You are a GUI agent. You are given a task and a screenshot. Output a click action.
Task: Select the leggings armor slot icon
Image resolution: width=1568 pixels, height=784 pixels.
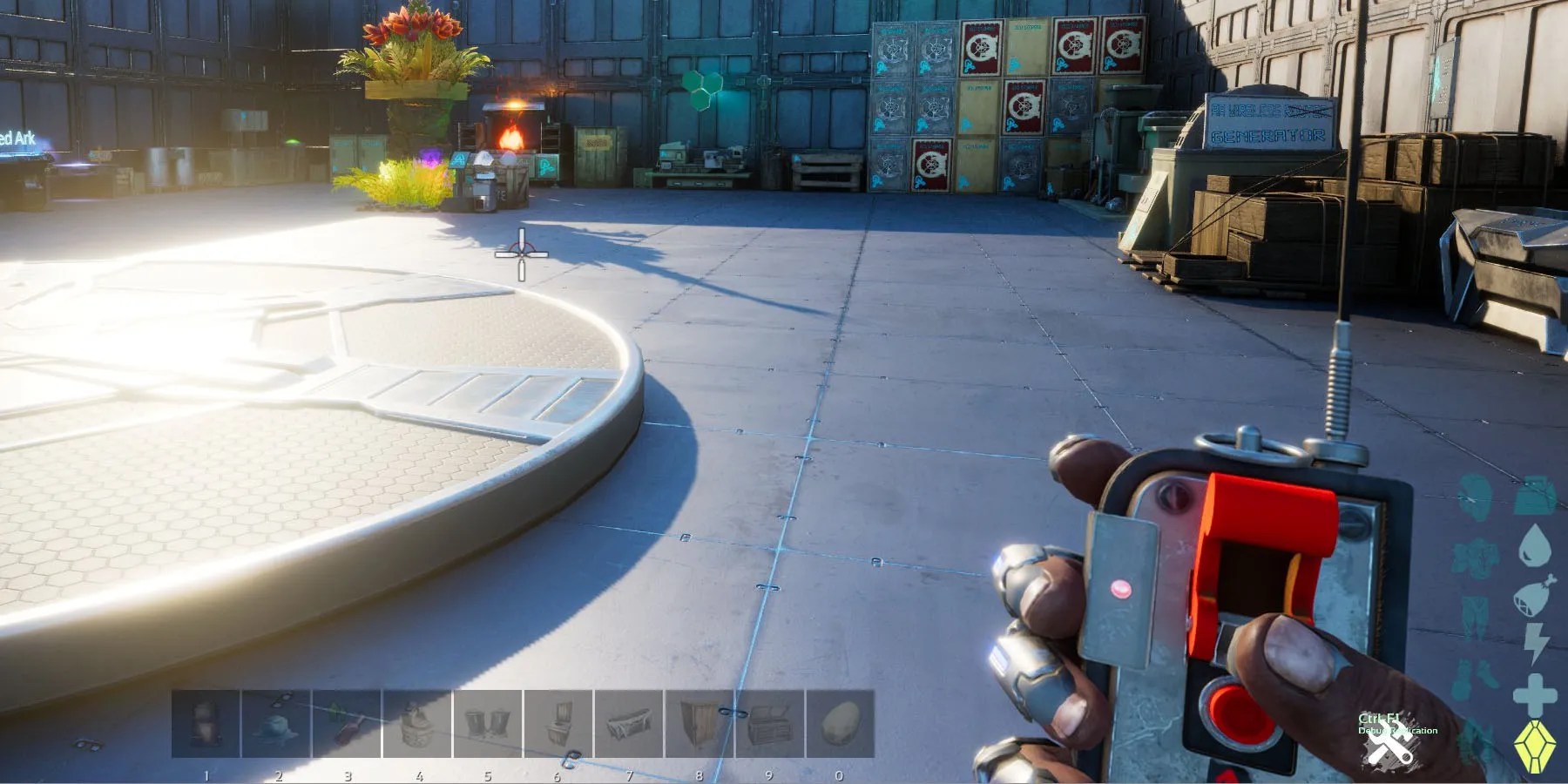(1474, 614)
